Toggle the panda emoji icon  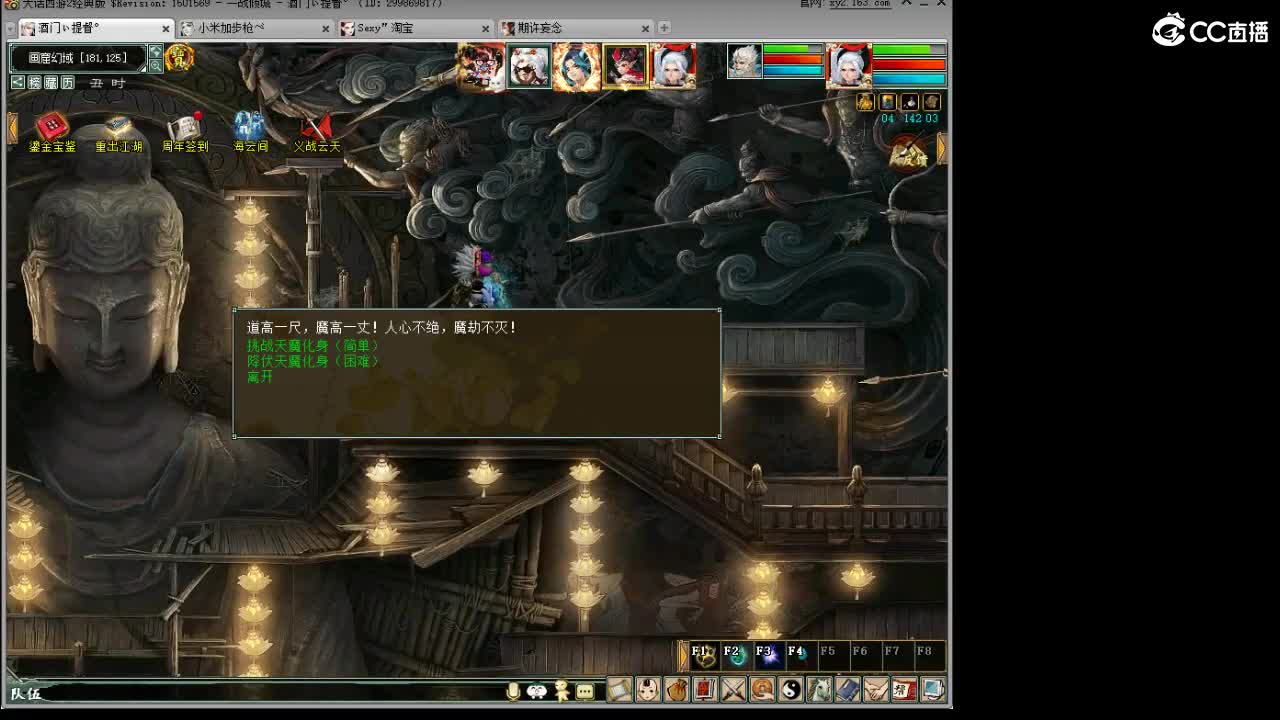click(x=538, y=689)
